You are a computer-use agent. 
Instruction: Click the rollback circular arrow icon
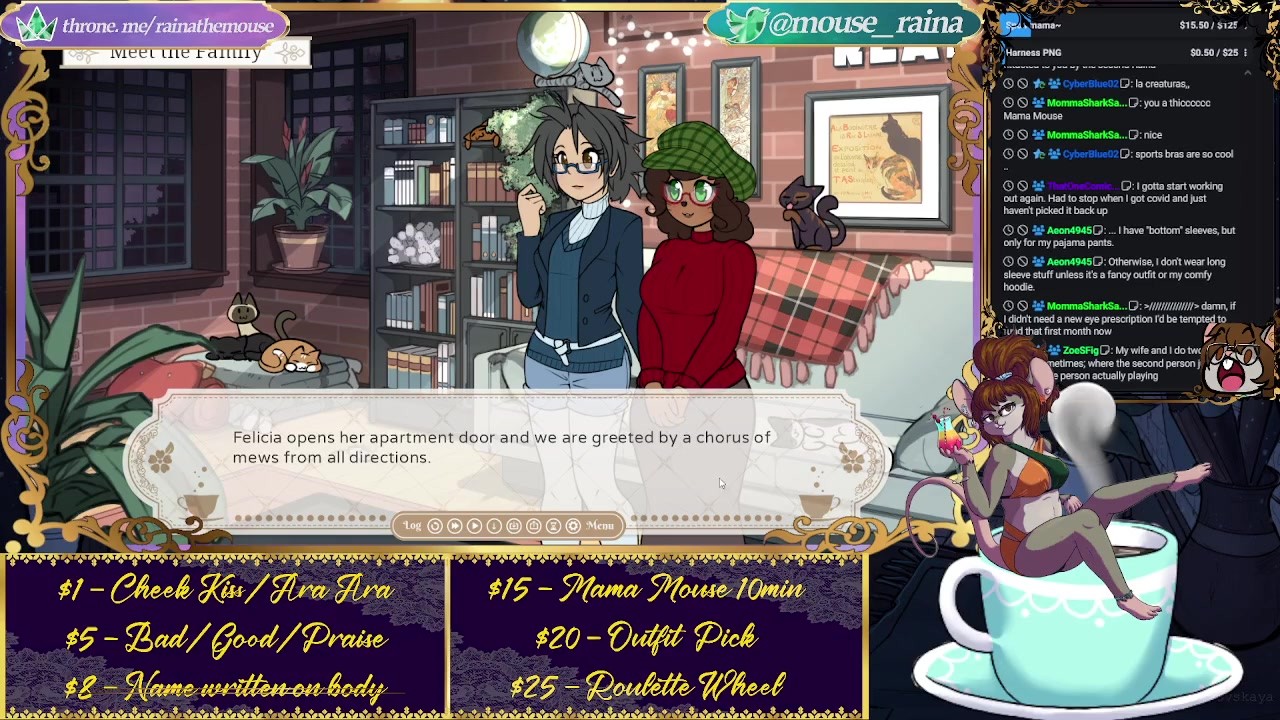[435, 526]
